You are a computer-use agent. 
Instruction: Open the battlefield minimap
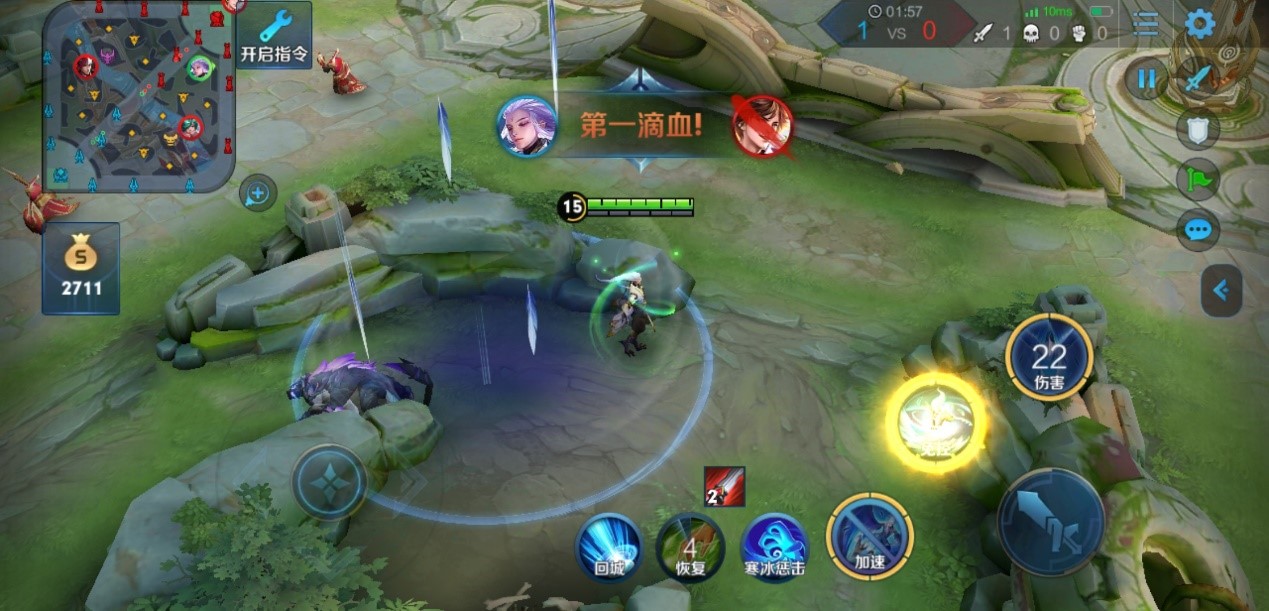138,96
